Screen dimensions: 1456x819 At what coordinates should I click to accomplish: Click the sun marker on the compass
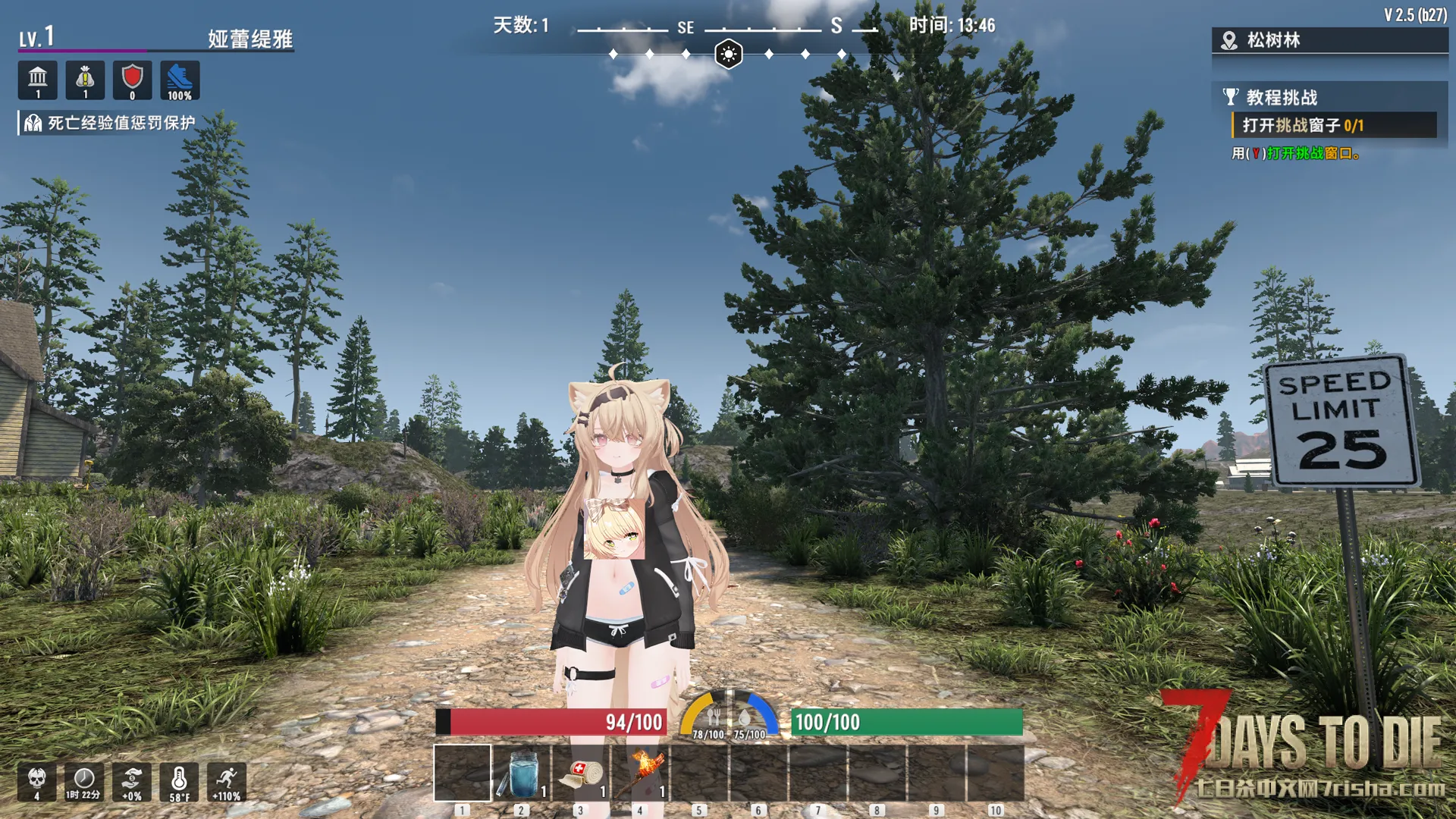tap(729, 55)
